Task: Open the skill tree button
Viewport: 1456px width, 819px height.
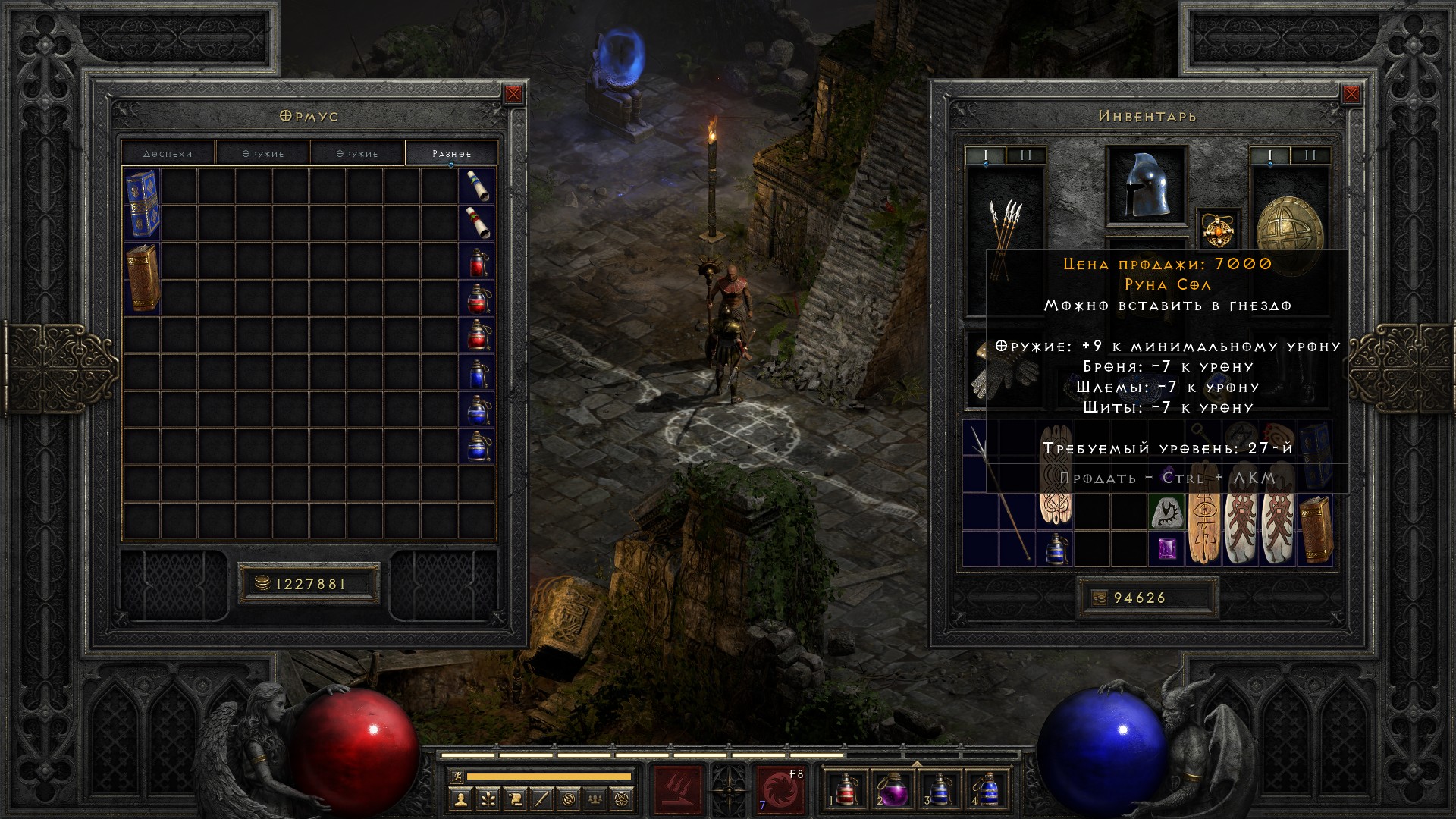Action: click(487, 799)
